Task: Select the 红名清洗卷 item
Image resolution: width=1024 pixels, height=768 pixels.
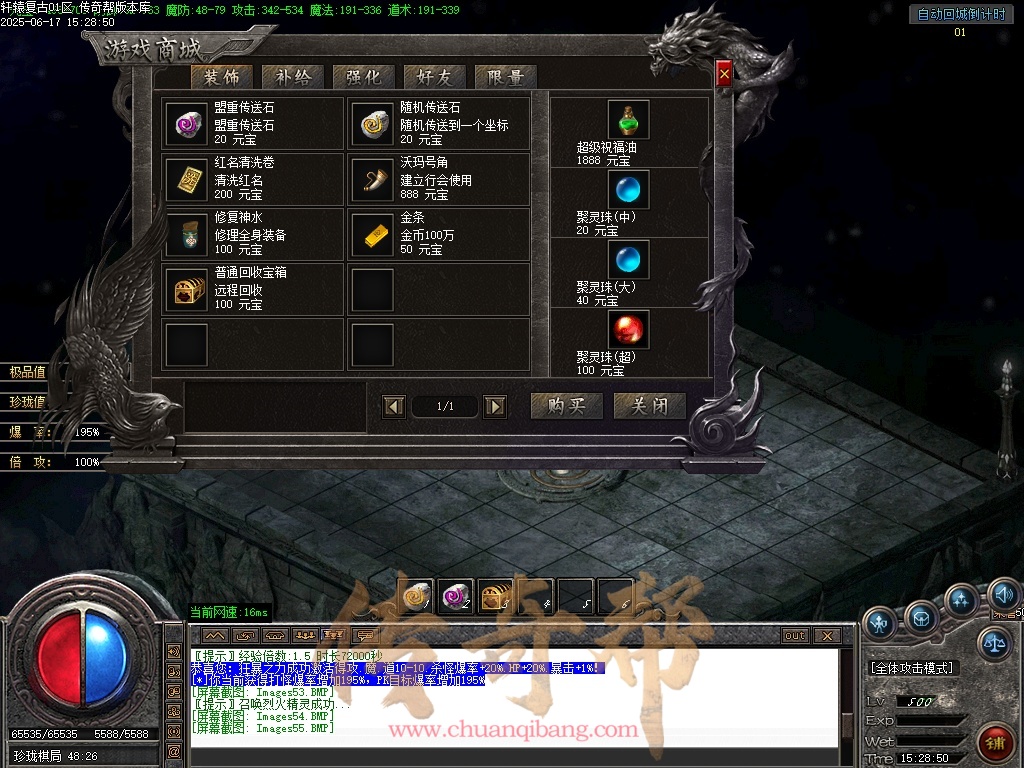Action: [x=185, y=179]
